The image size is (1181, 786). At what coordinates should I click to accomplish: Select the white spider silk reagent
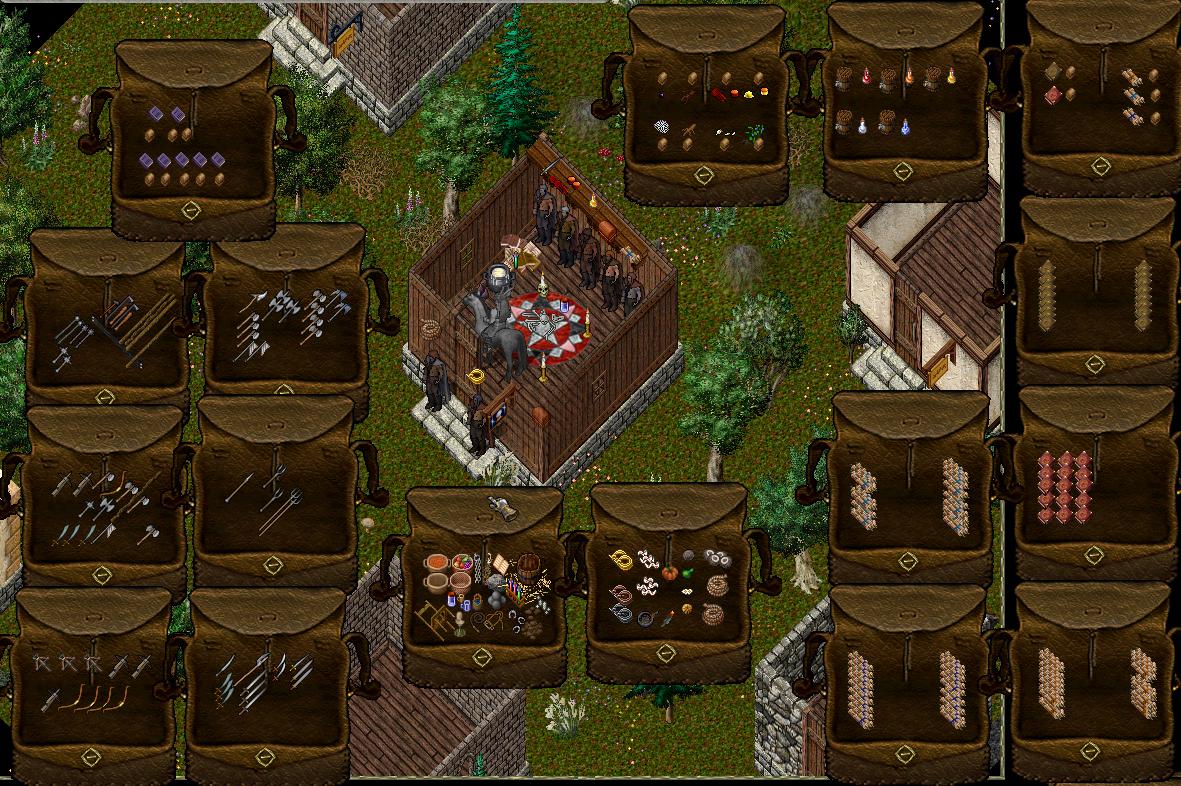click(x=661, y=127)
